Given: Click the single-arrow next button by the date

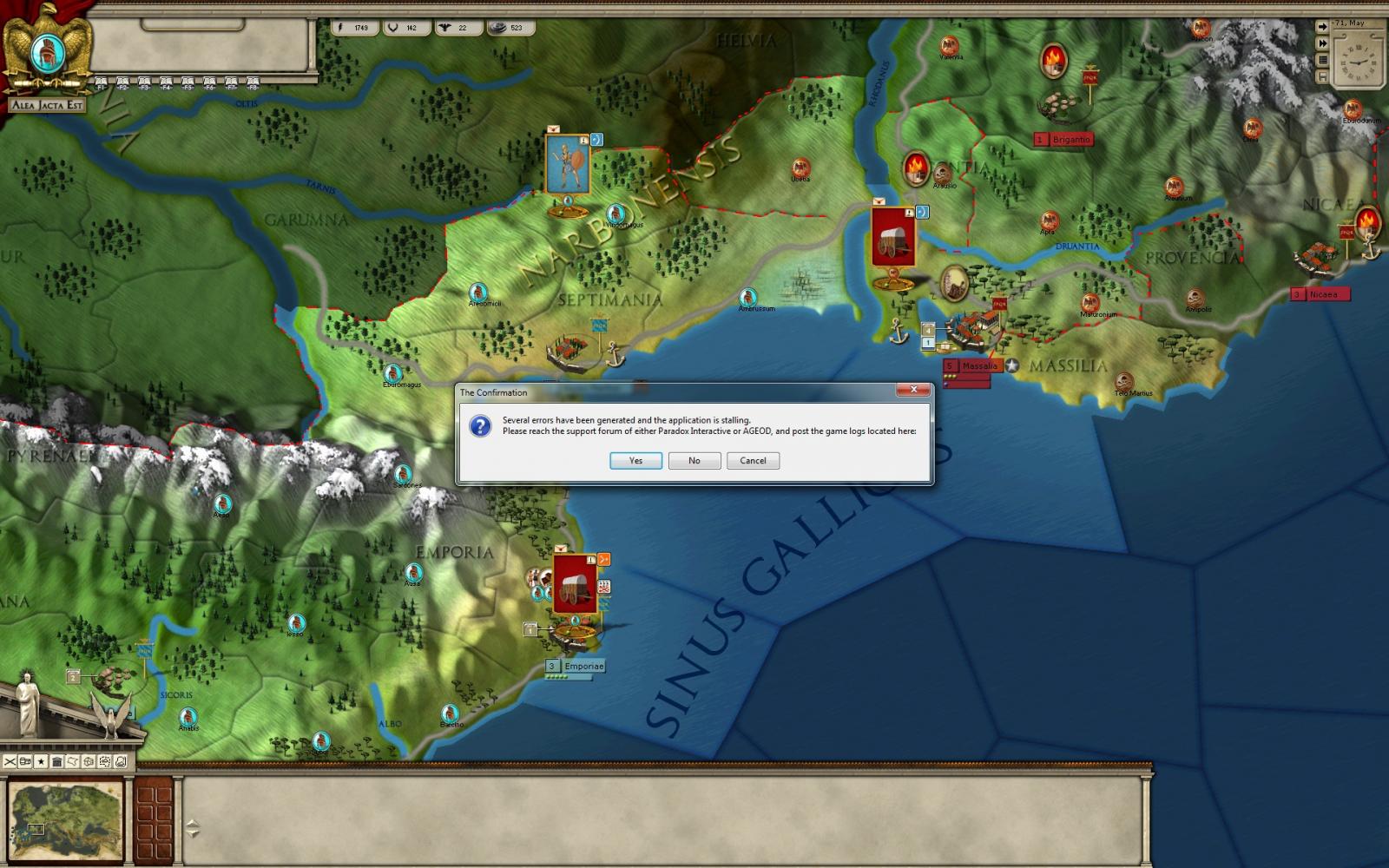Looking at the screenshot, I should (x=1322, y=27).
